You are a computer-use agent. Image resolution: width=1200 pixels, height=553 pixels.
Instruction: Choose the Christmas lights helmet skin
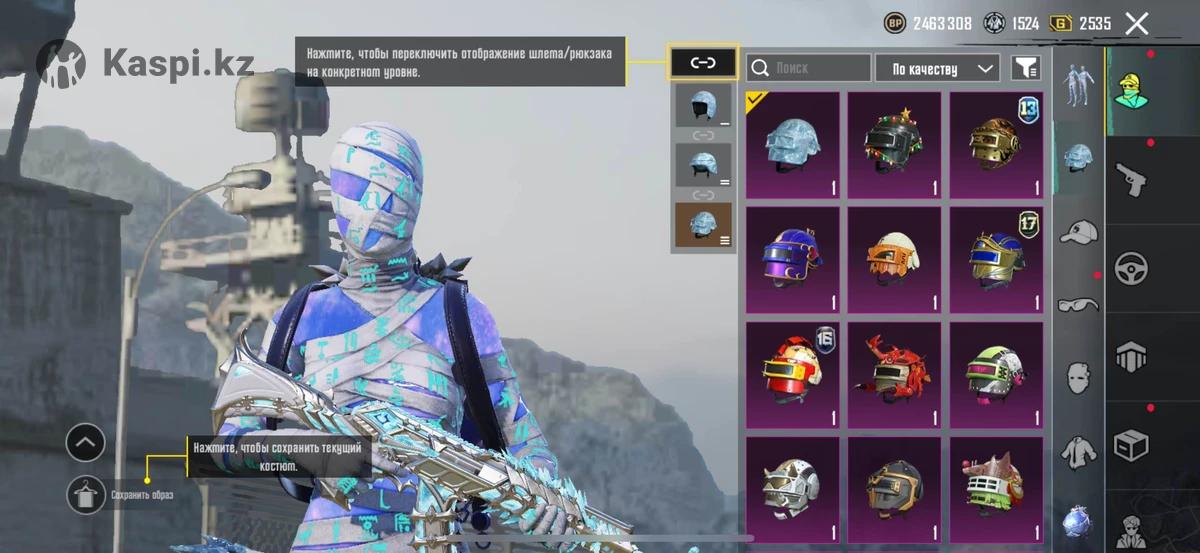895,146
